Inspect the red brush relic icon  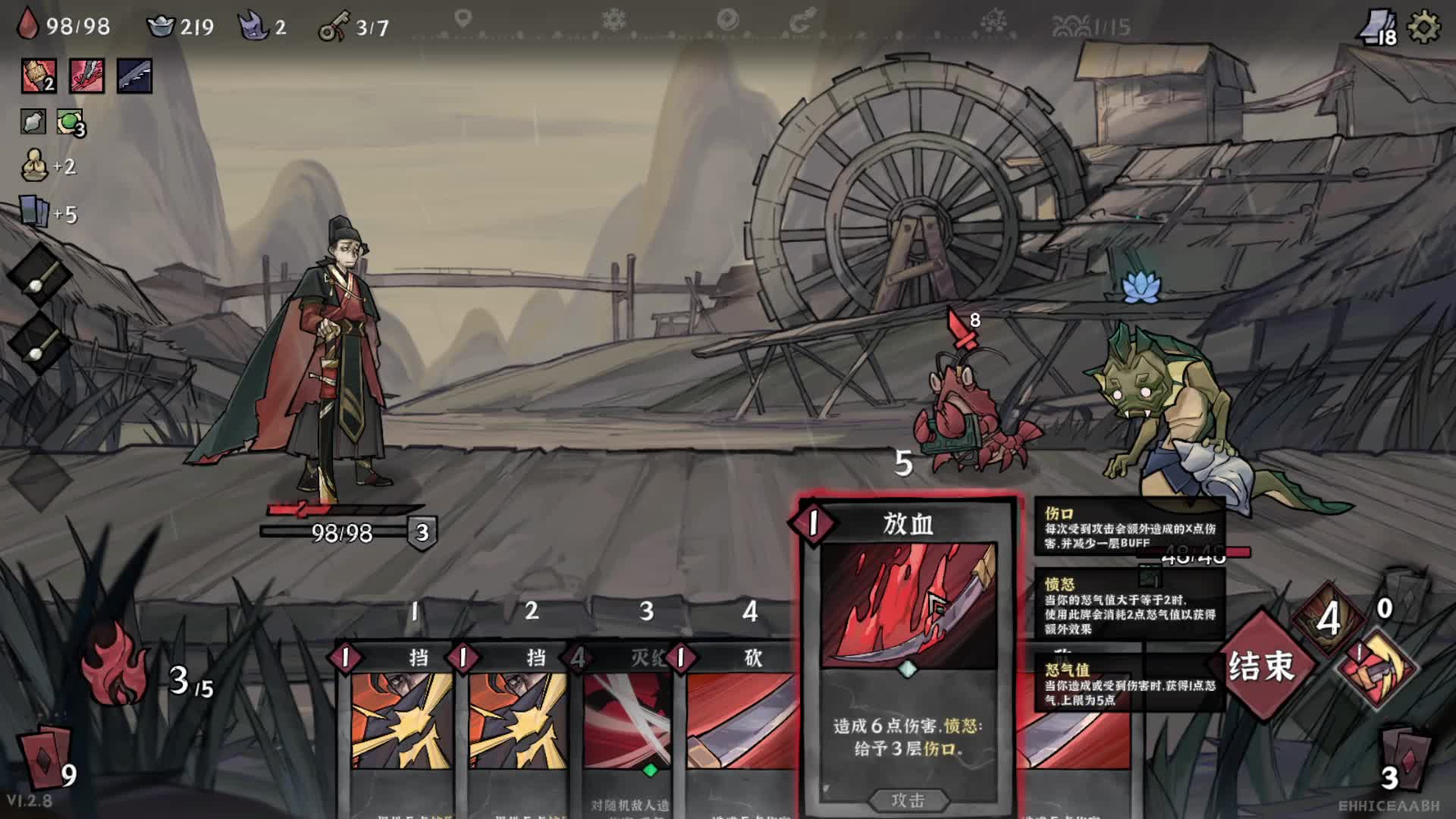tap(39, 76)
